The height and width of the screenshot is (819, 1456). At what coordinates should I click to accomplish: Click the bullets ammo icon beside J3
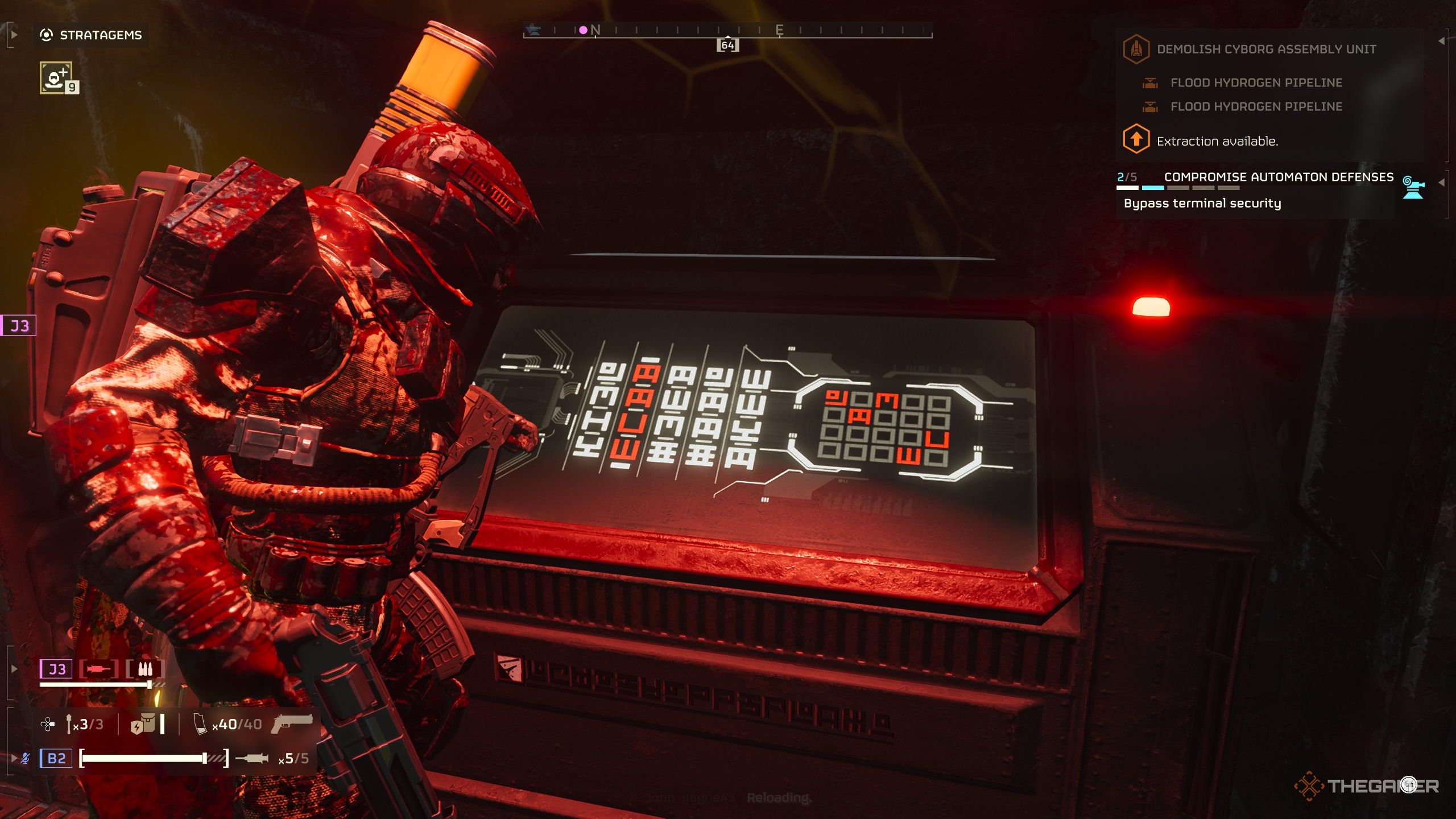145,669
